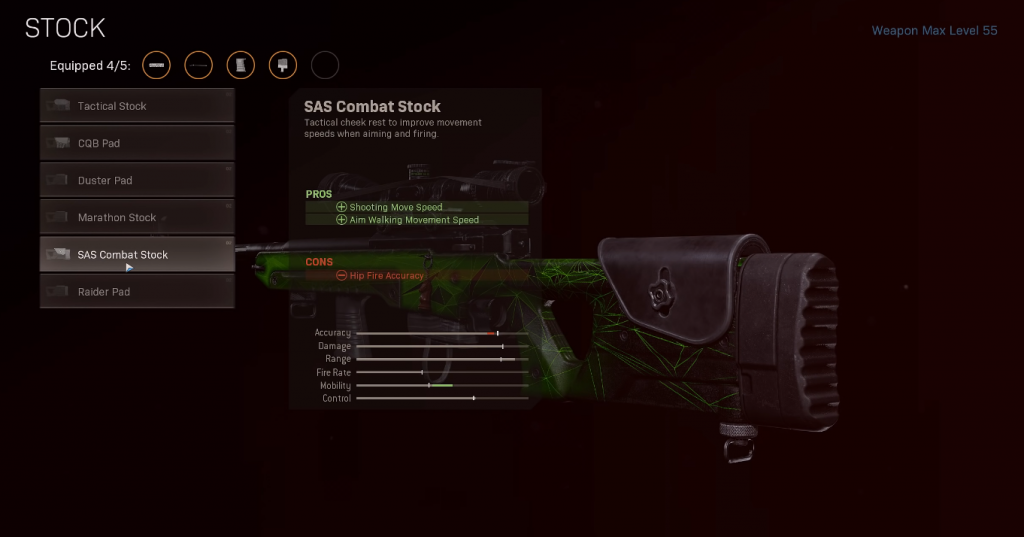Open the equipped magazine attachment slot
Viewport: 1024px width, 537px height.
(x=241, y=66)
